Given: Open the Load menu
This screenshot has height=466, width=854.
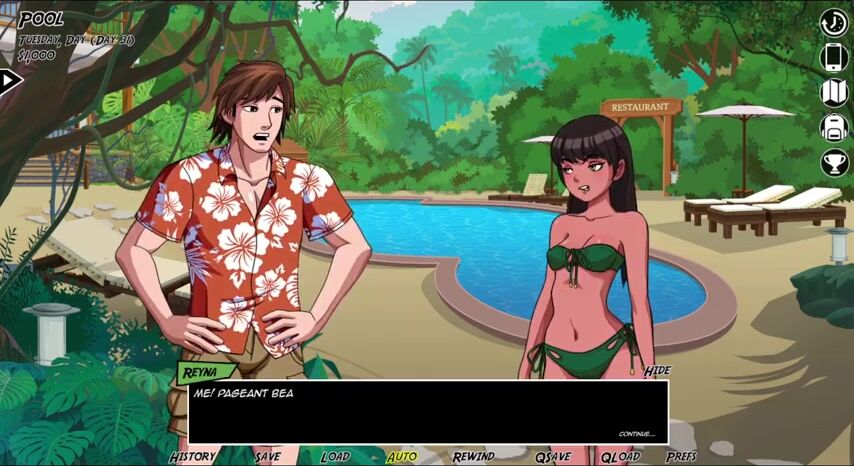Looking at the screenshot, I should (x=335, y=456).
